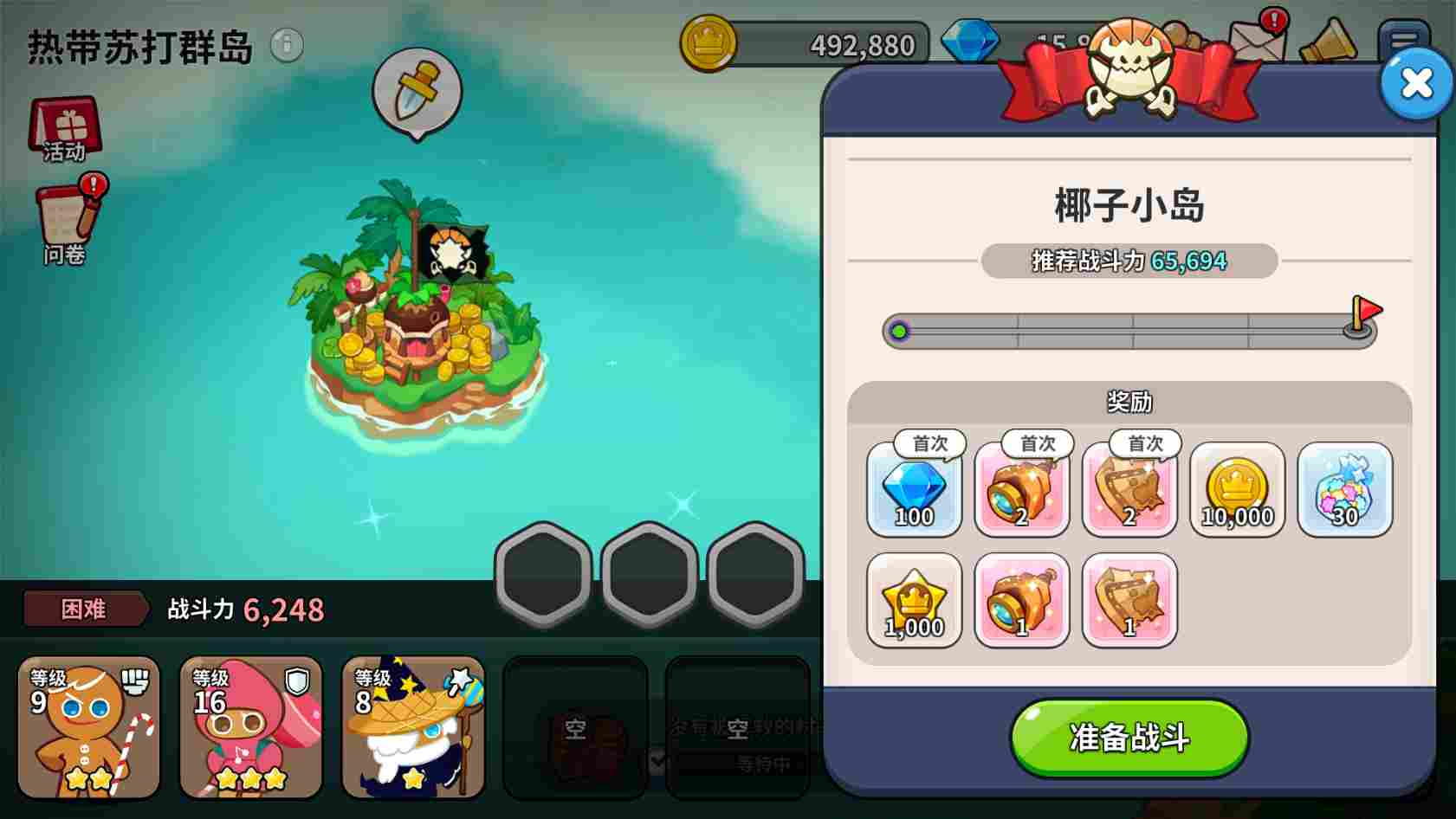Click the 1,000 crown star reward icon
This screenshot has height=819, width=1456.
click(x=915, y=602)
